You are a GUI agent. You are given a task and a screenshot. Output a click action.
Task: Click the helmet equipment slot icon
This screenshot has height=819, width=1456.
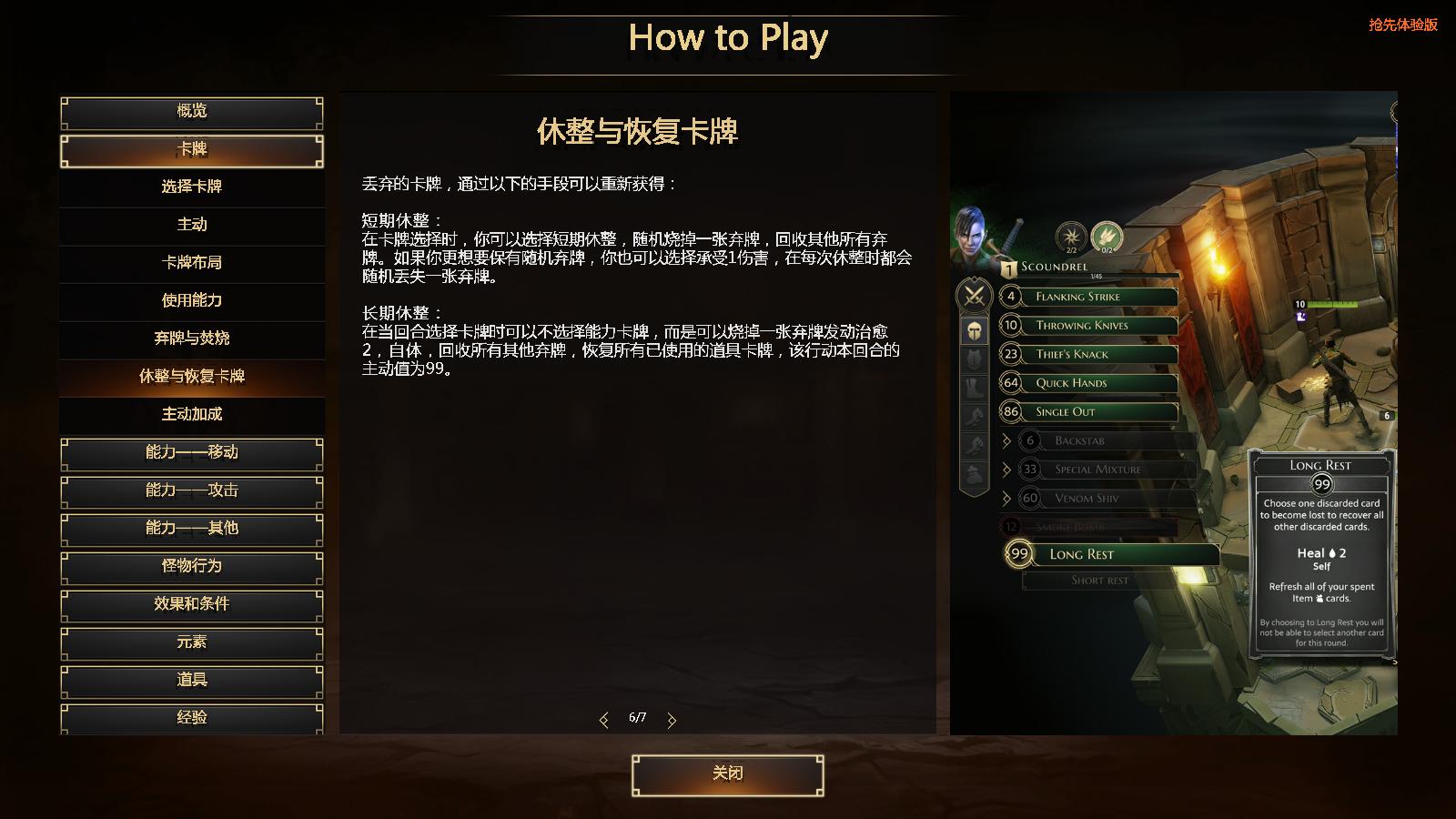973,330
